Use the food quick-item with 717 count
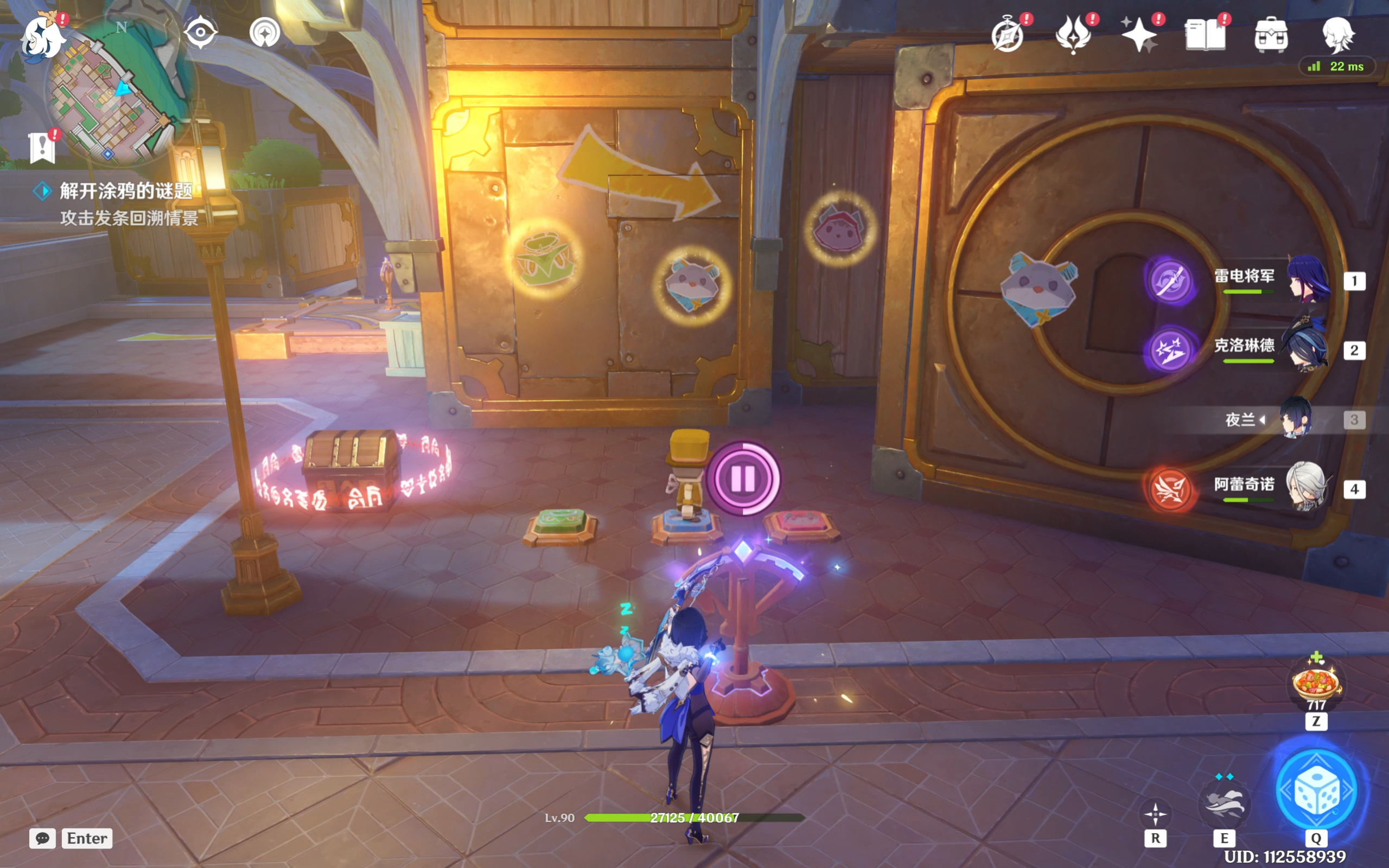Viewport: 1389px width, 868px height. 1316,684
